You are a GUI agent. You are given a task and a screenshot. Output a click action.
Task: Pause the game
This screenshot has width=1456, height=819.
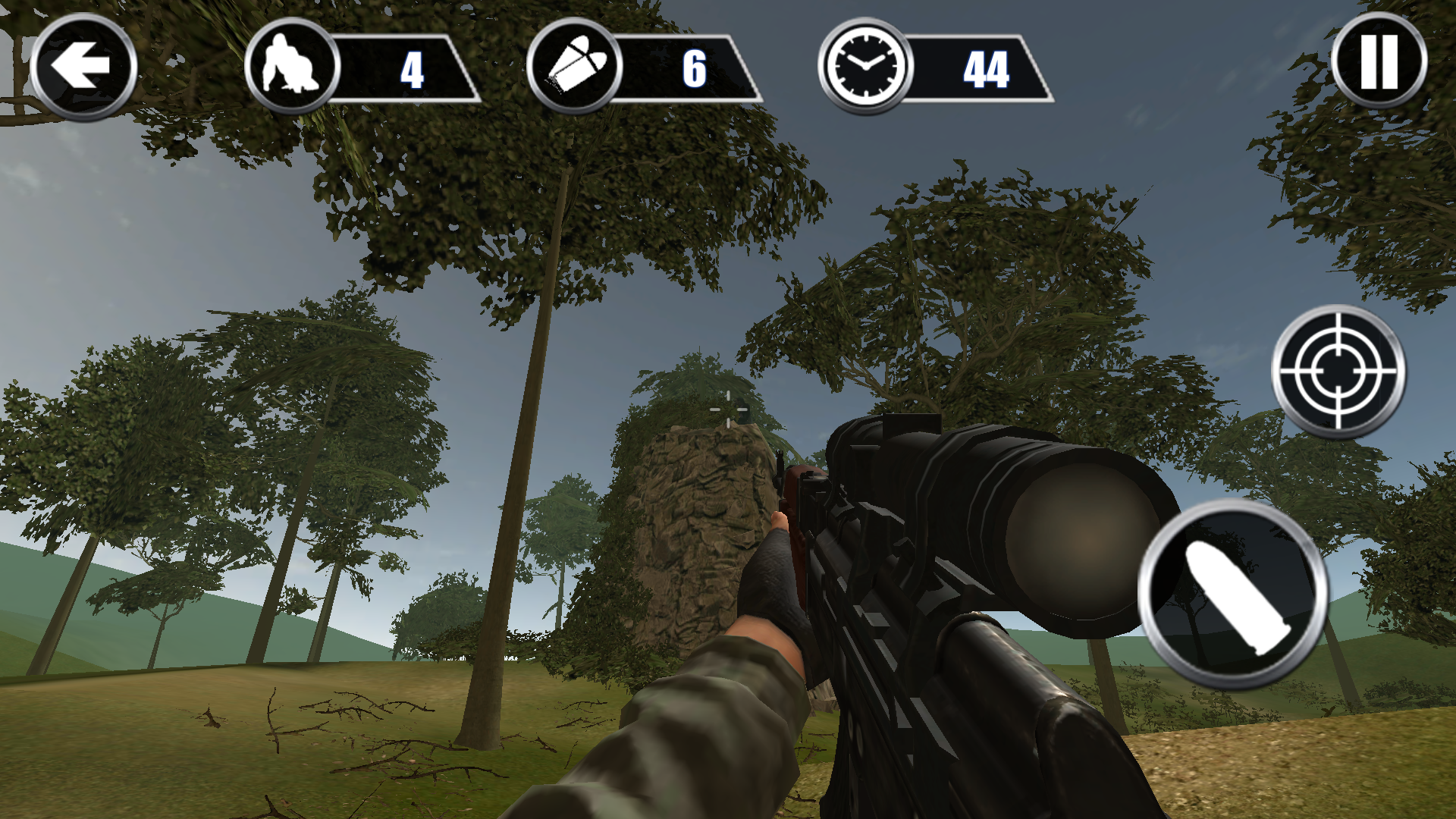coord(1379,62)
